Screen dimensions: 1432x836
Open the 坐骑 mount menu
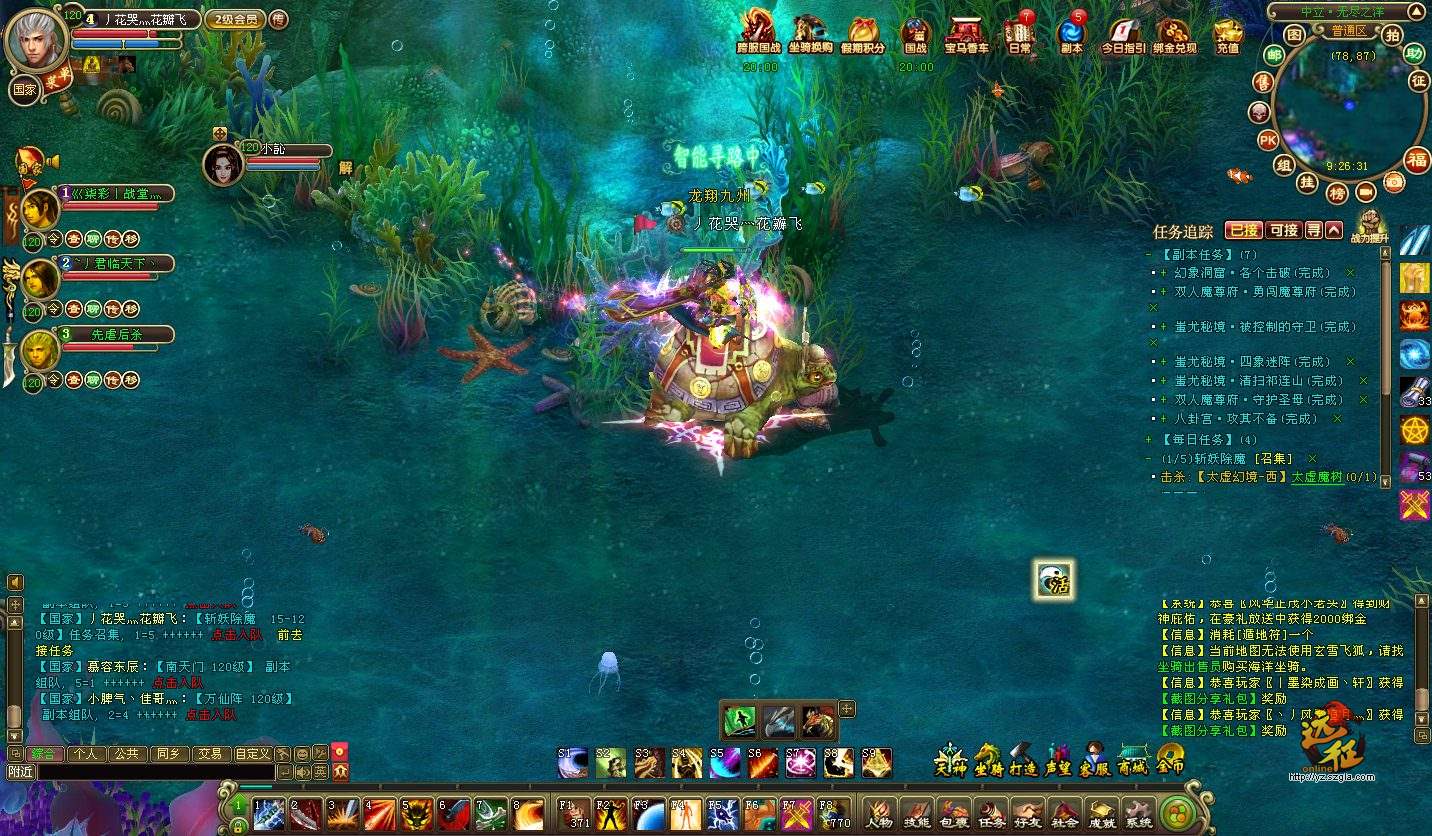(x=988, y=762)
